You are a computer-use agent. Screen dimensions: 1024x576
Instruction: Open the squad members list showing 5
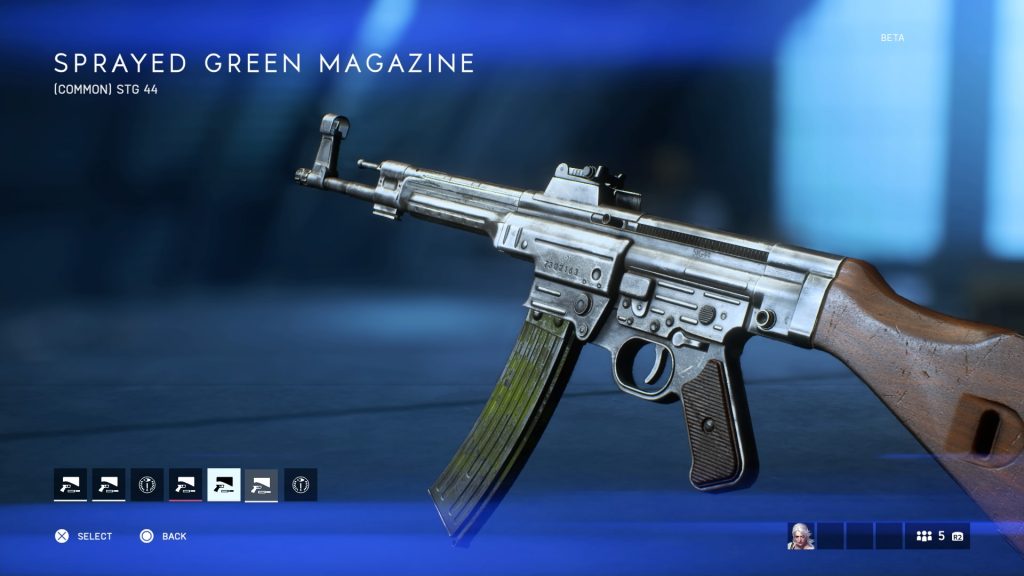(938, 536)
